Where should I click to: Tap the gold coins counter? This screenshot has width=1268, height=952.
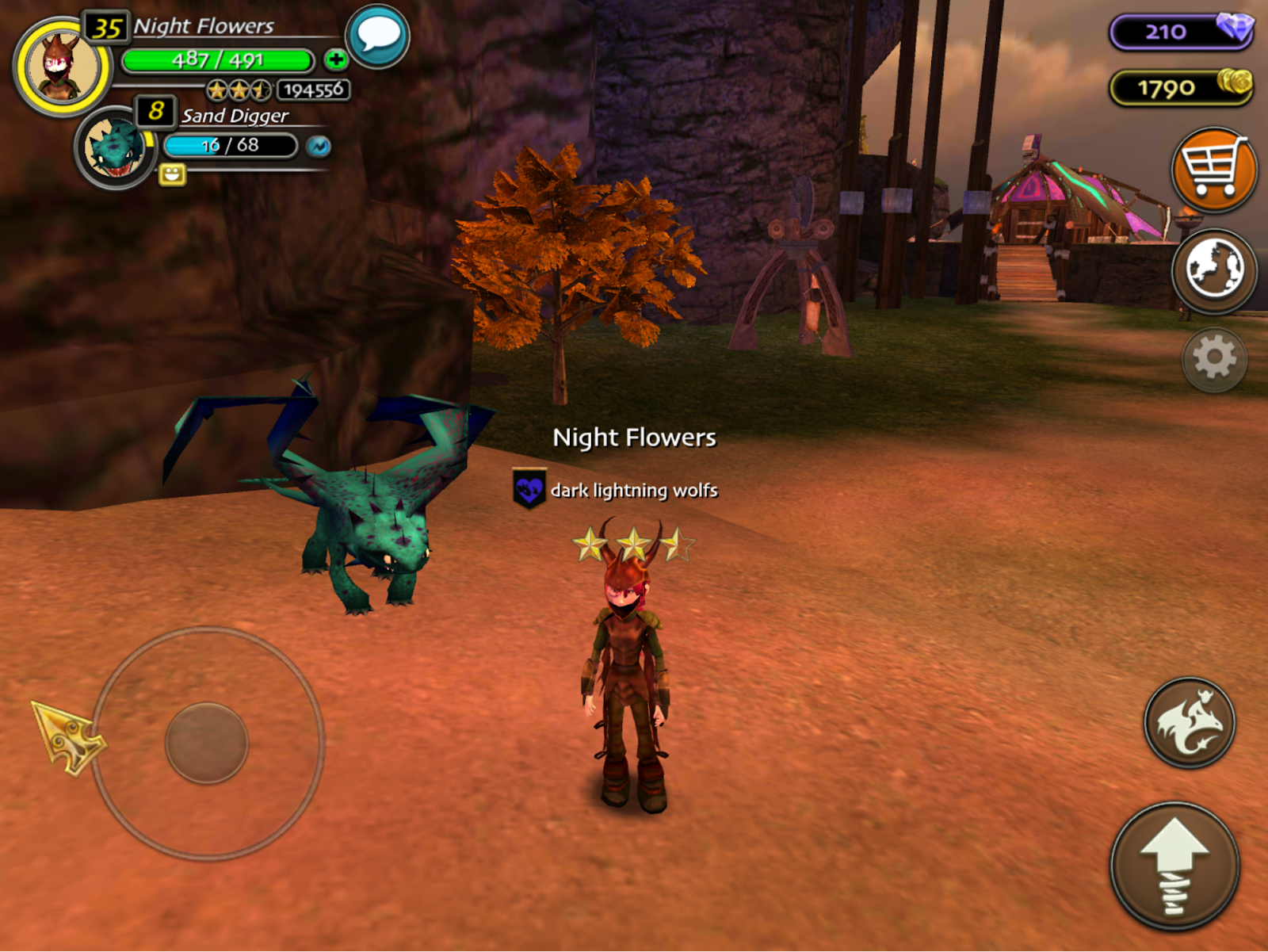point(1181,87)
